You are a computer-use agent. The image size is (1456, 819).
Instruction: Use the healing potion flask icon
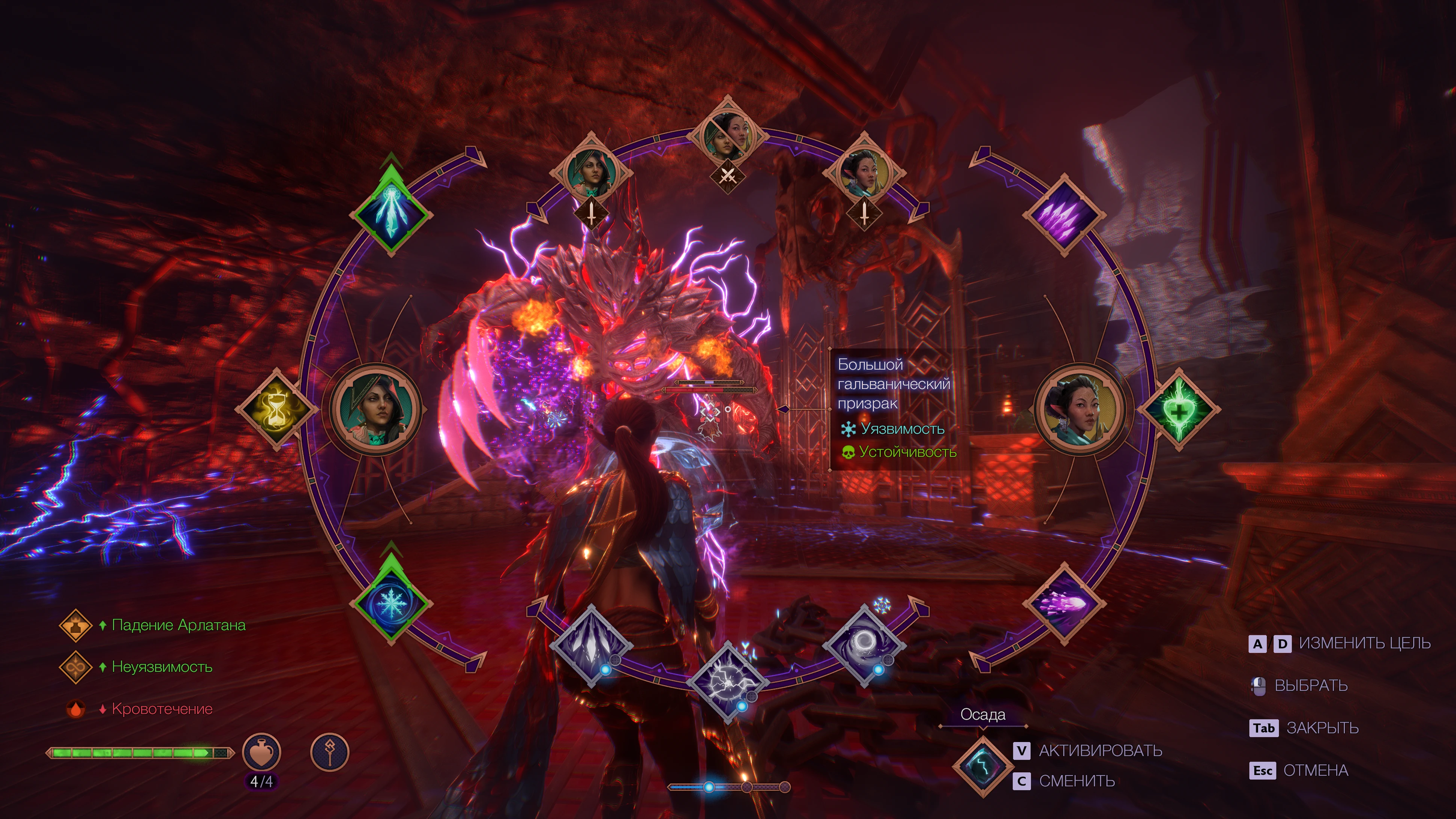[x=261, y=752]
